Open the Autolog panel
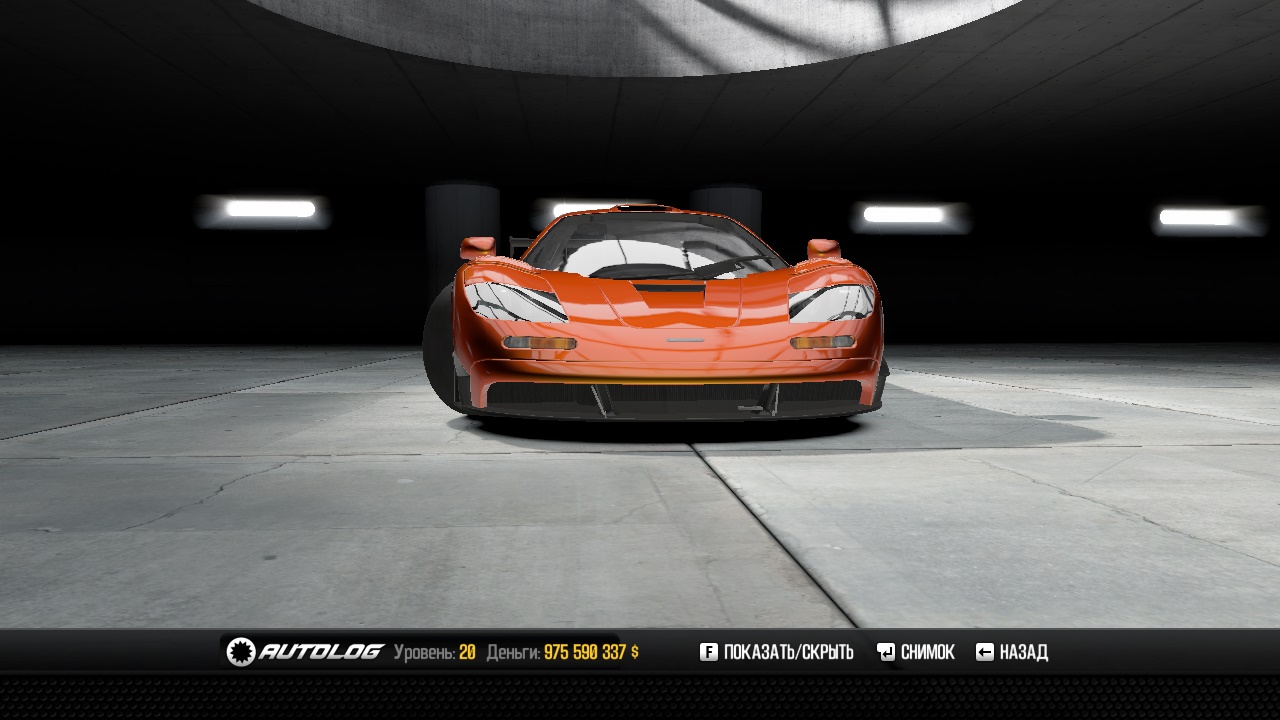The image size is (1280, 720). point(305,652)
